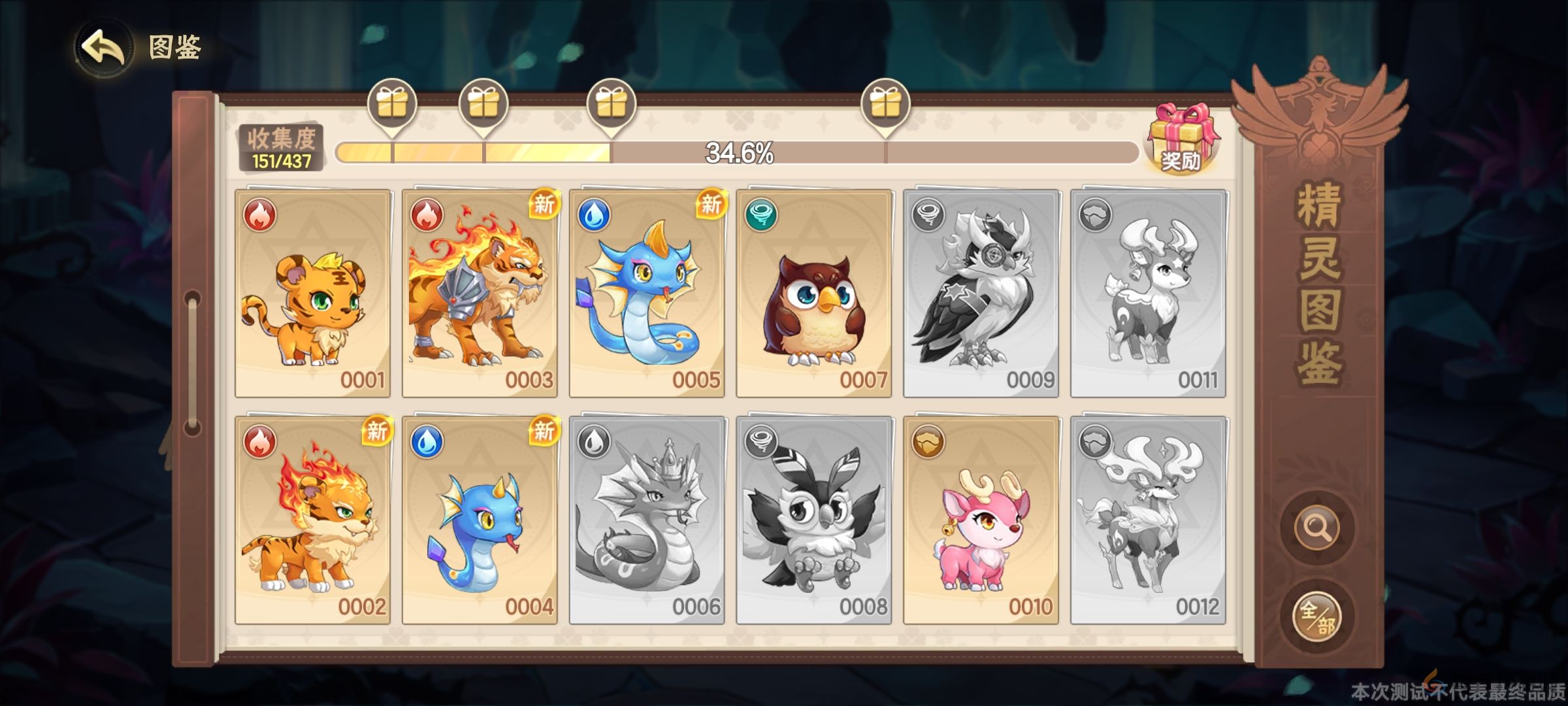View blue horned snake card 0004
The width and height of the screenshot is (1568, 706).
pos(480,520)
